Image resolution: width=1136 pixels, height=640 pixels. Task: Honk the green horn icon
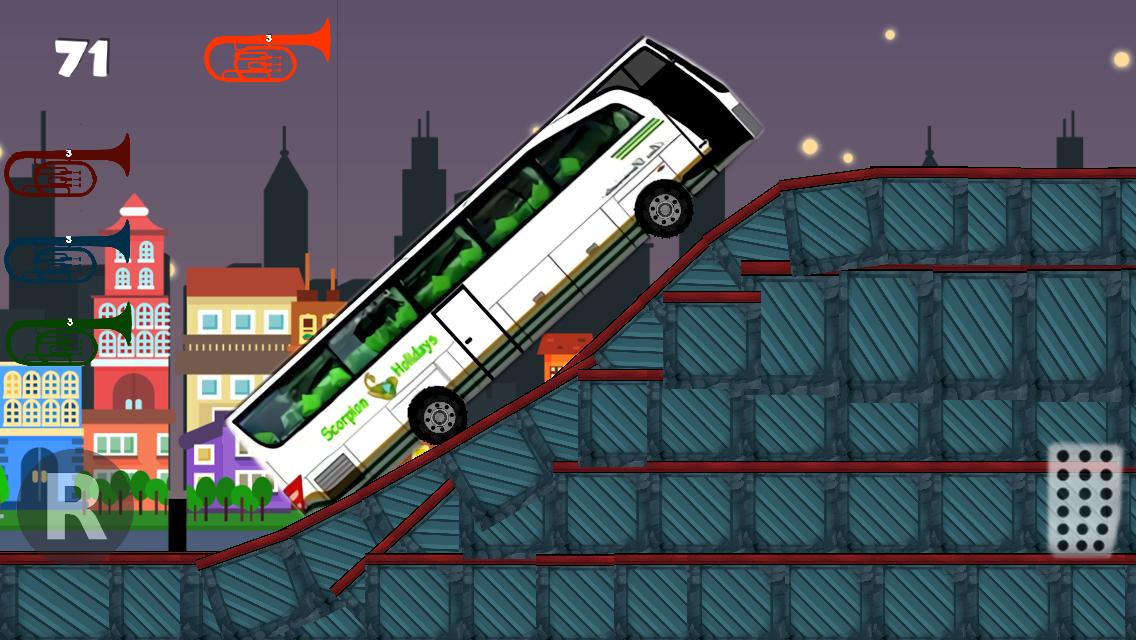(67, 337)
